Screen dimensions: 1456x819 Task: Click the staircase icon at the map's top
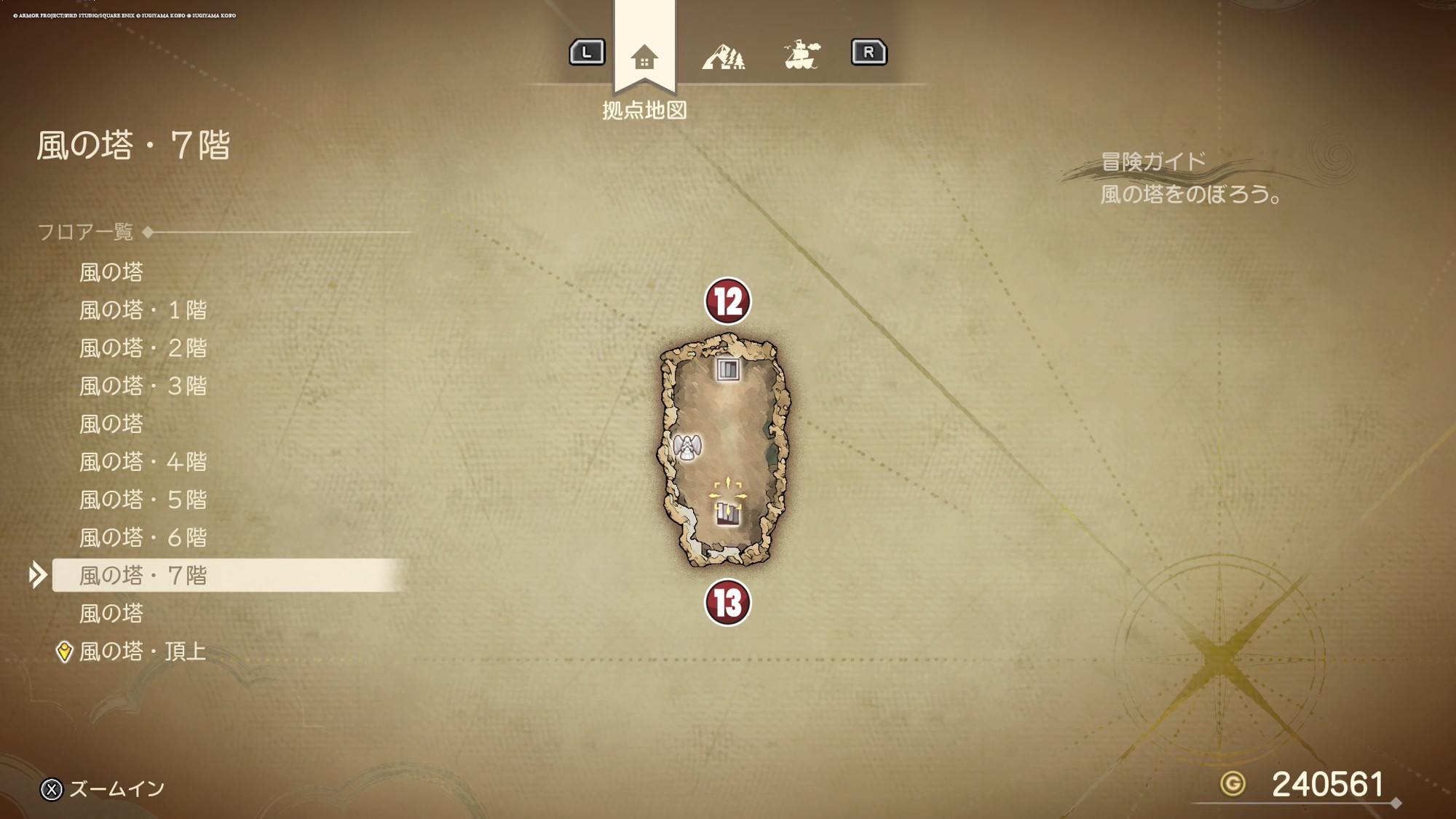(x=727, y=369)
